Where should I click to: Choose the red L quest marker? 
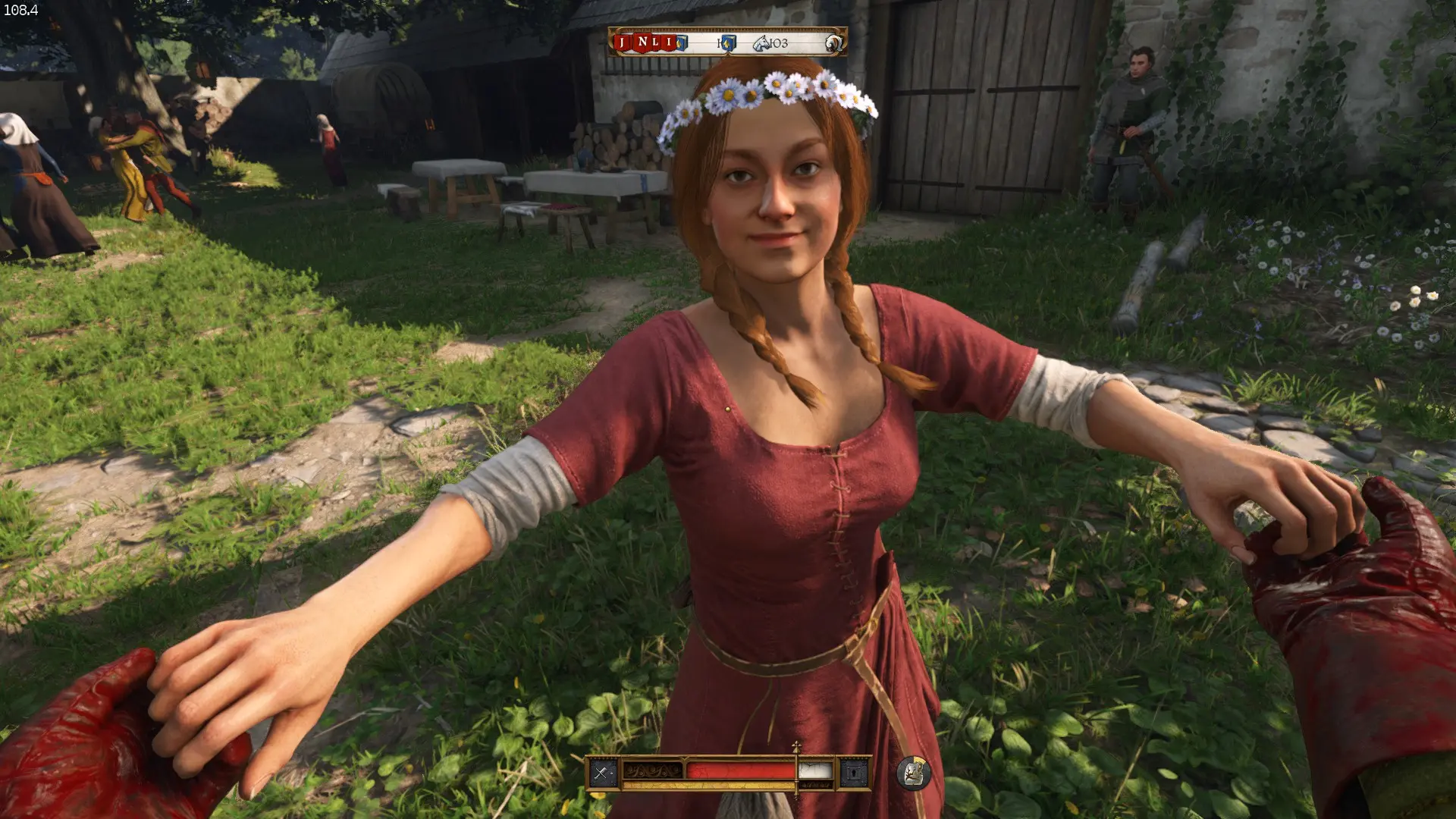tap(656, 42)
